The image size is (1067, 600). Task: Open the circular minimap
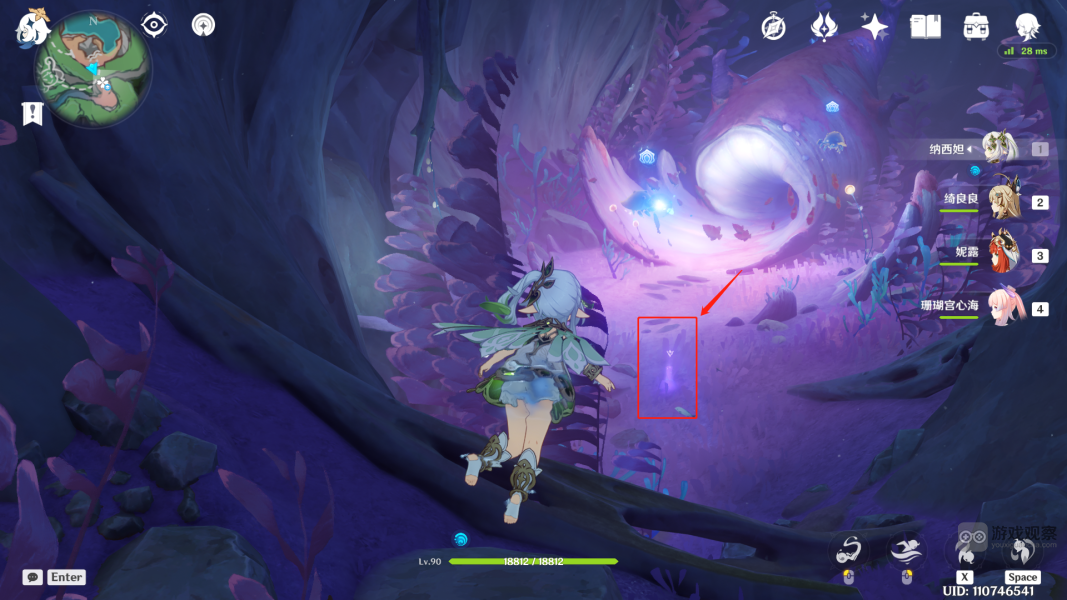pos(93,68)
